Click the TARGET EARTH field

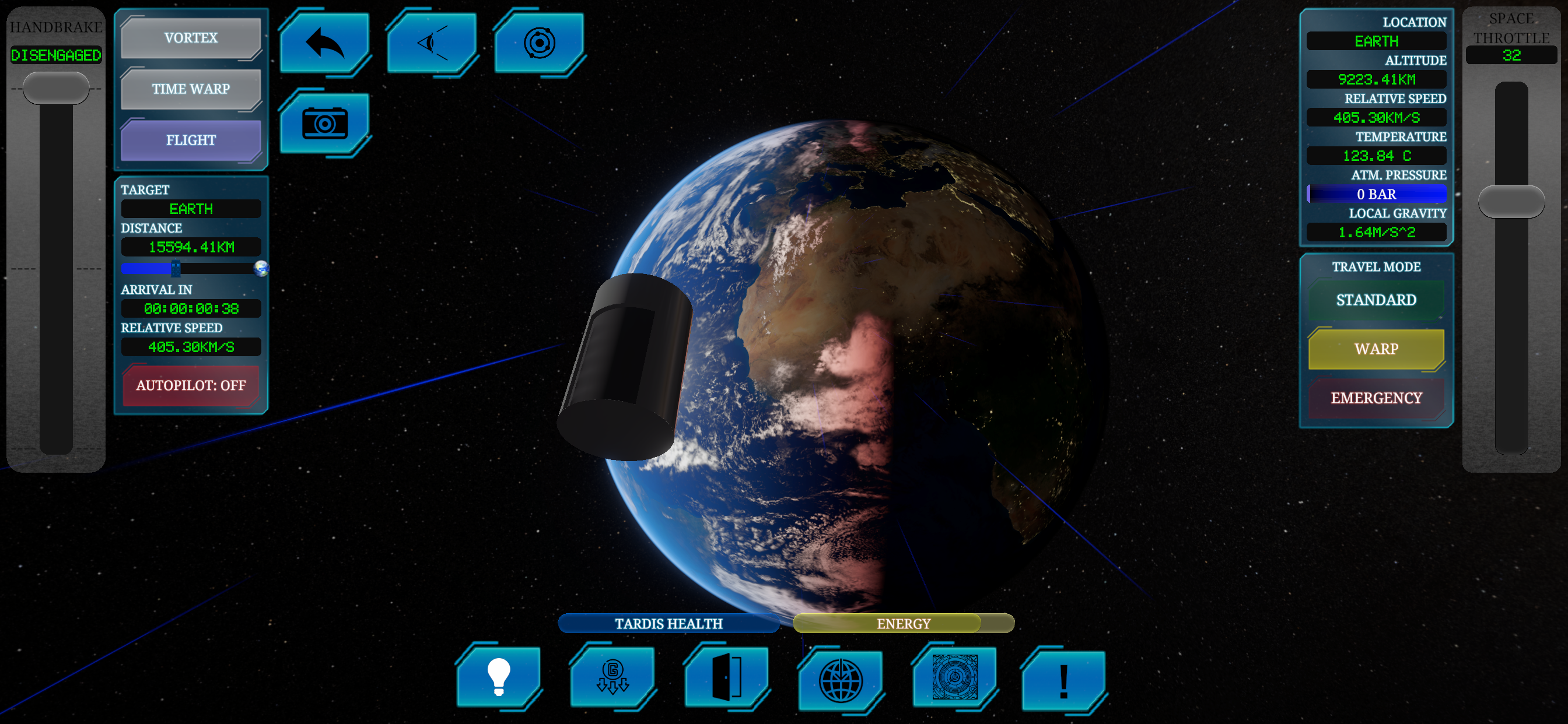click(191, 209)
